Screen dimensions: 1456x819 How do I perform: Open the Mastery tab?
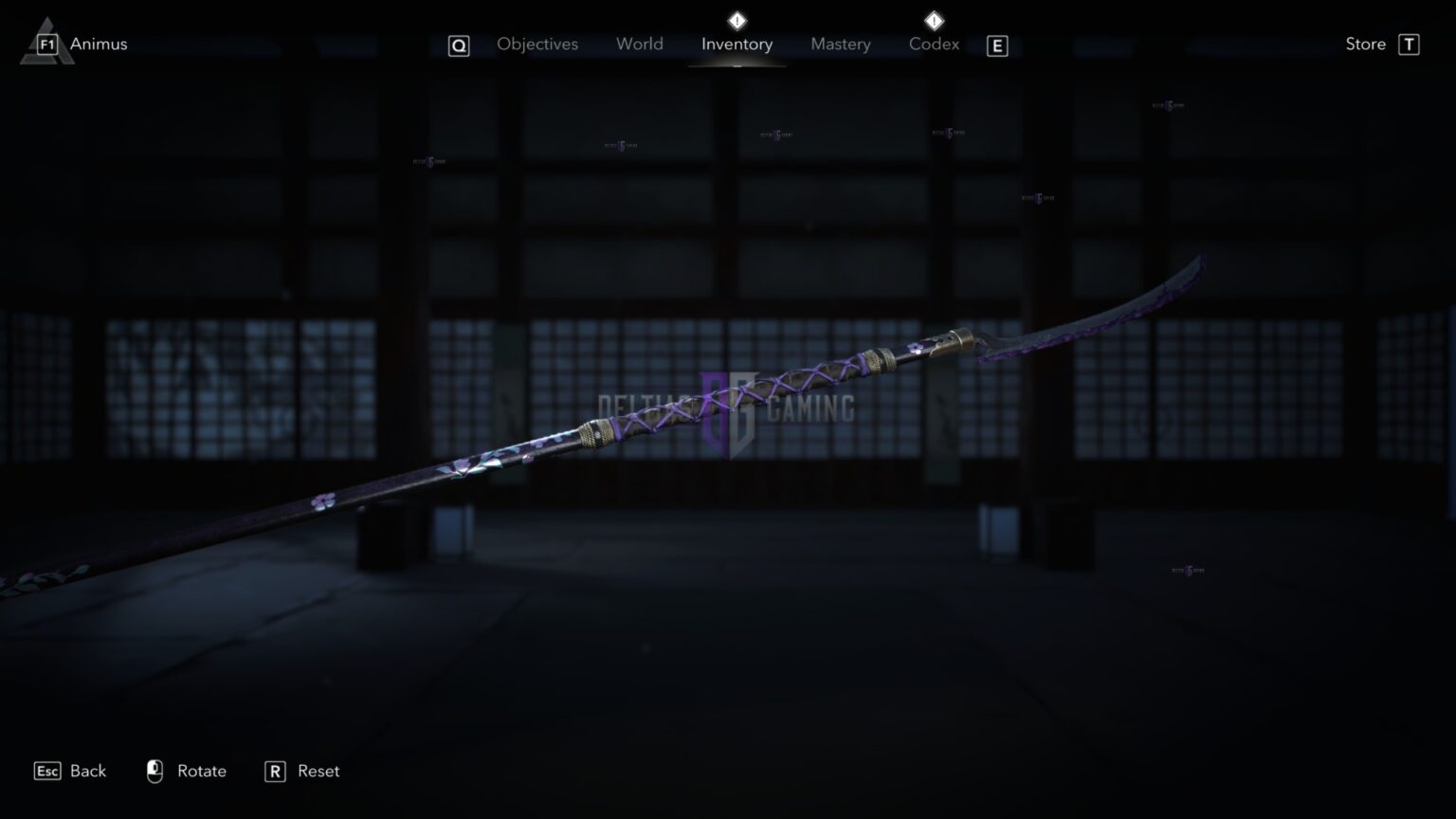coord(840,44)
